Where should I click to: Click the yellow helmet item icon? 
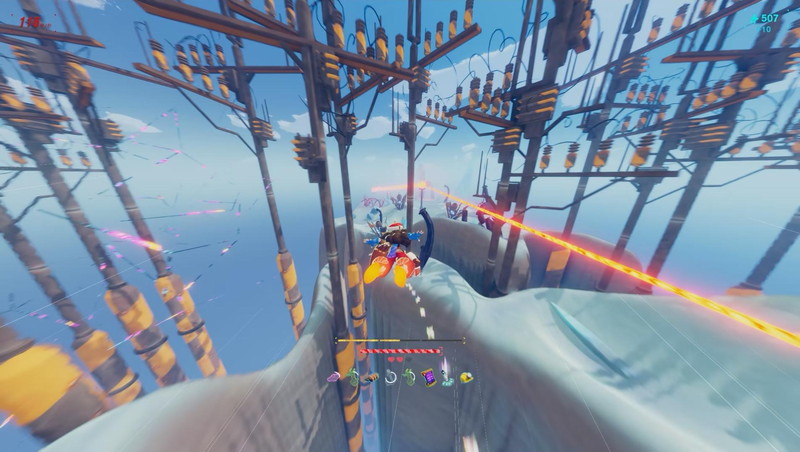(466, 377)
